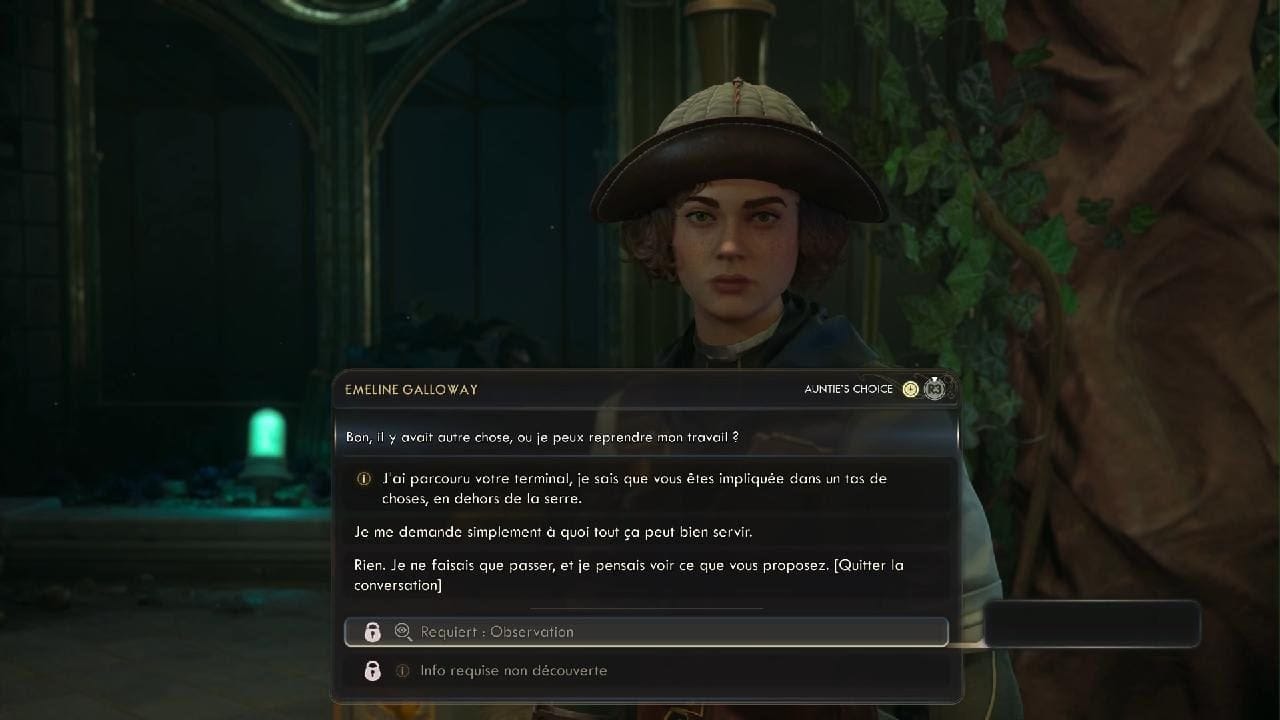
Task: Pick the "Quitter la conversation" reply
Action: pyautogui.click(x=628, y=575)
